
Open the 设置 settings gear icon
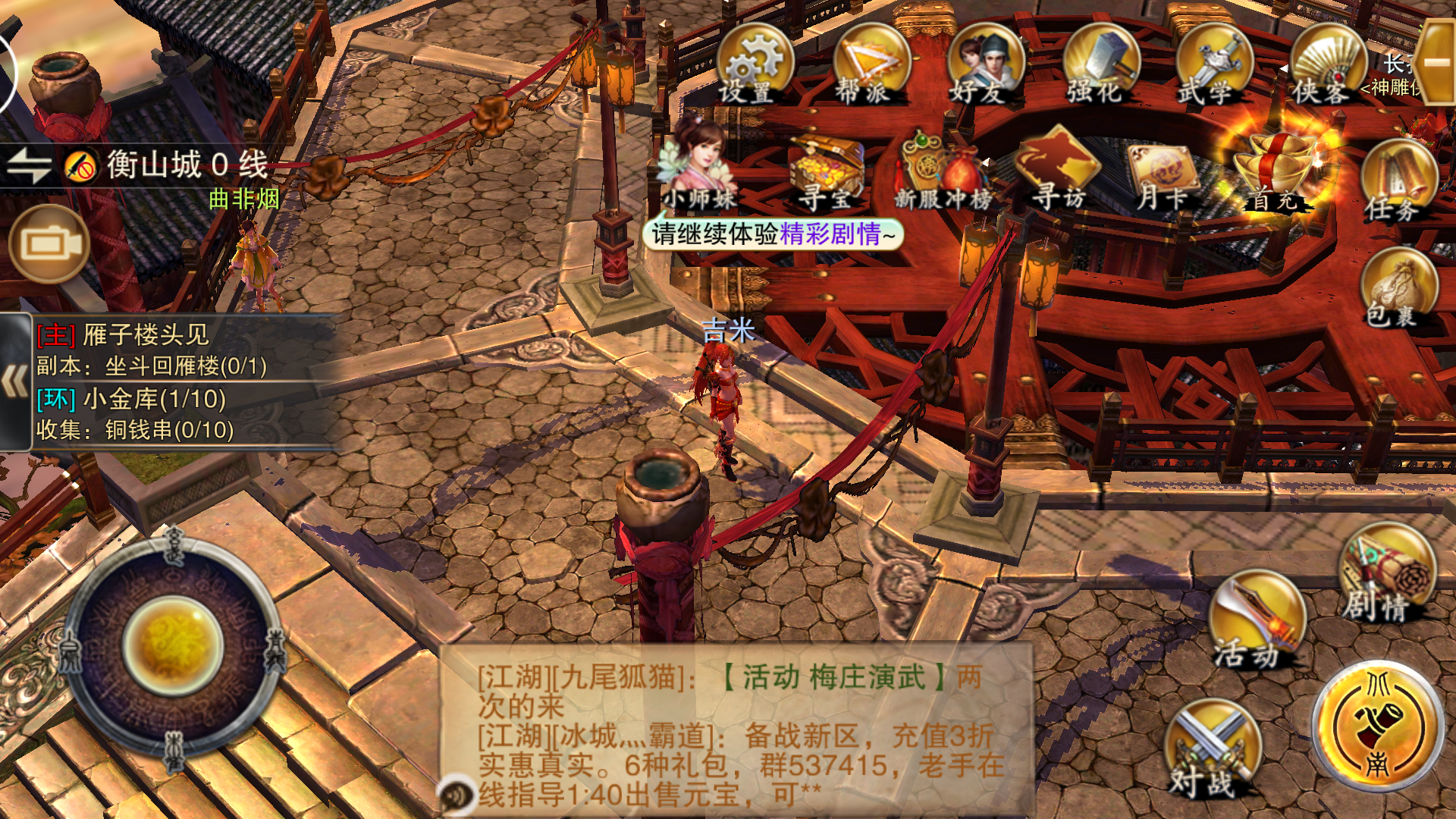(753, 64)
